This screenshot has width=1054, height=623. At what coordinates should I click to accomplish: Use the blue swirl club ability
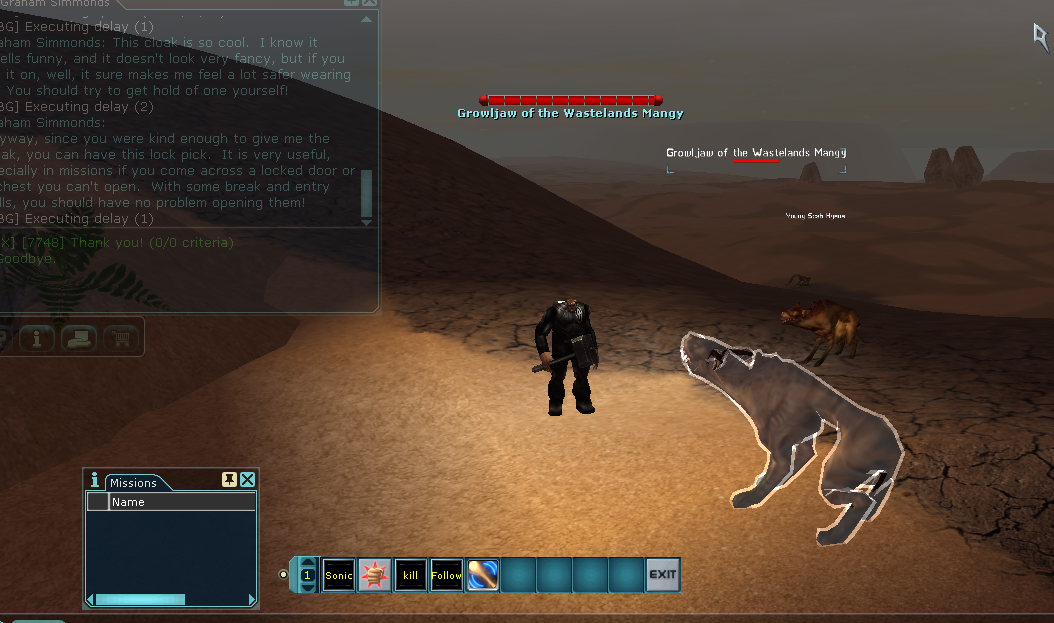pyautogui.click(x=483, y=575)
